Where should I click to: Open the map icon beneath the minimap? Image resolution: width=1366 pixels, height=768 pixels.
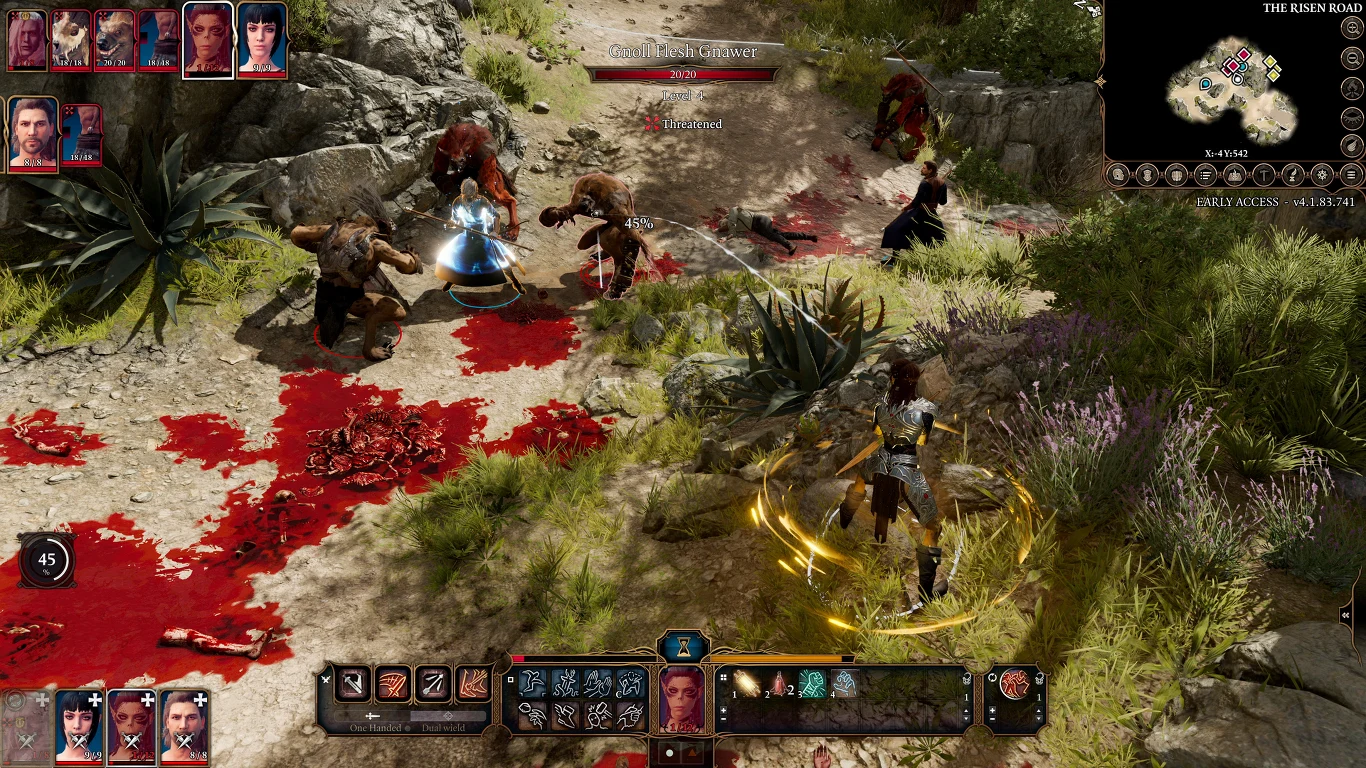[1234, 175]
